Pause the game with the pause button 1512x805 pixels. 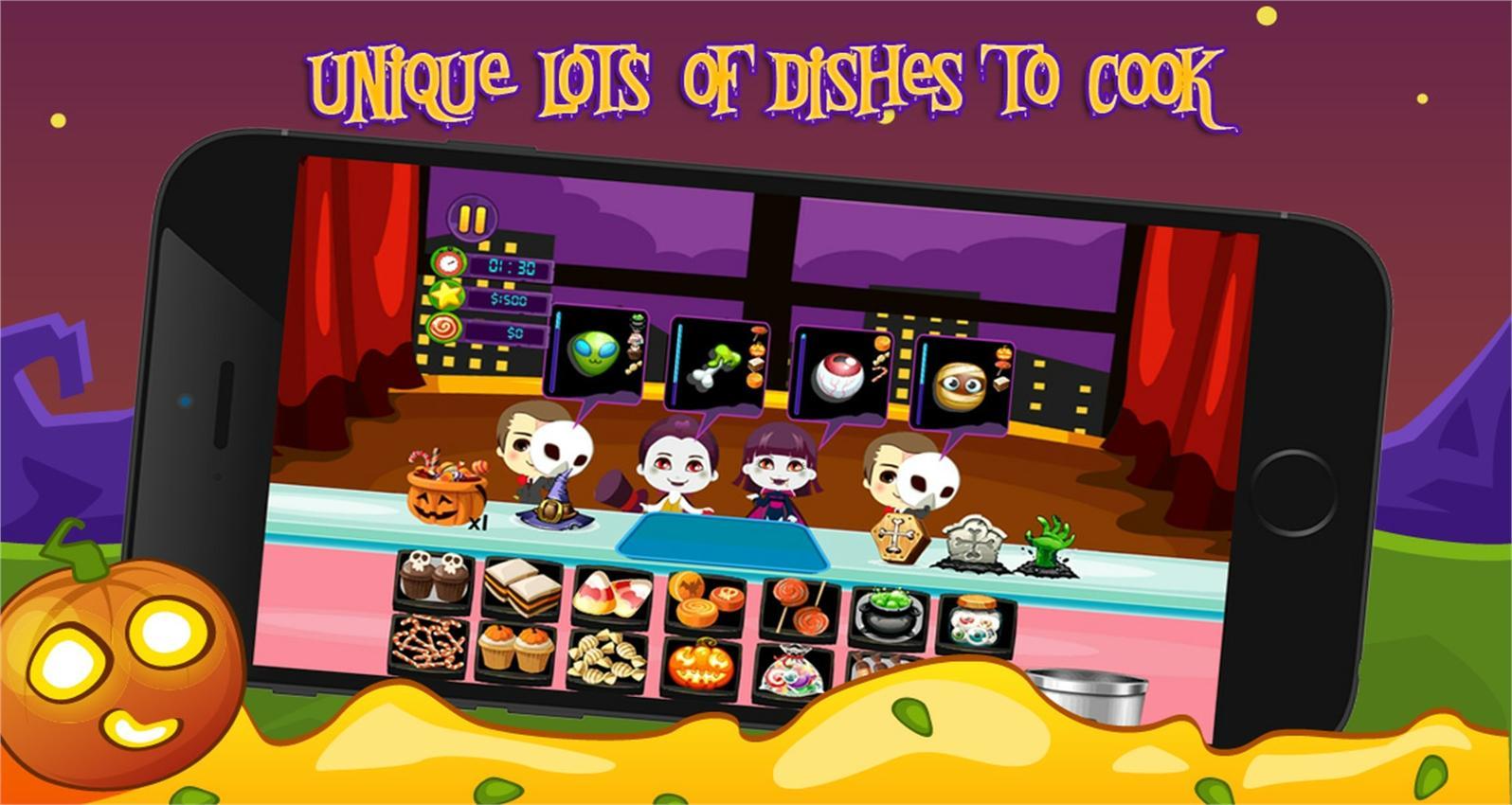click(472, 220)
